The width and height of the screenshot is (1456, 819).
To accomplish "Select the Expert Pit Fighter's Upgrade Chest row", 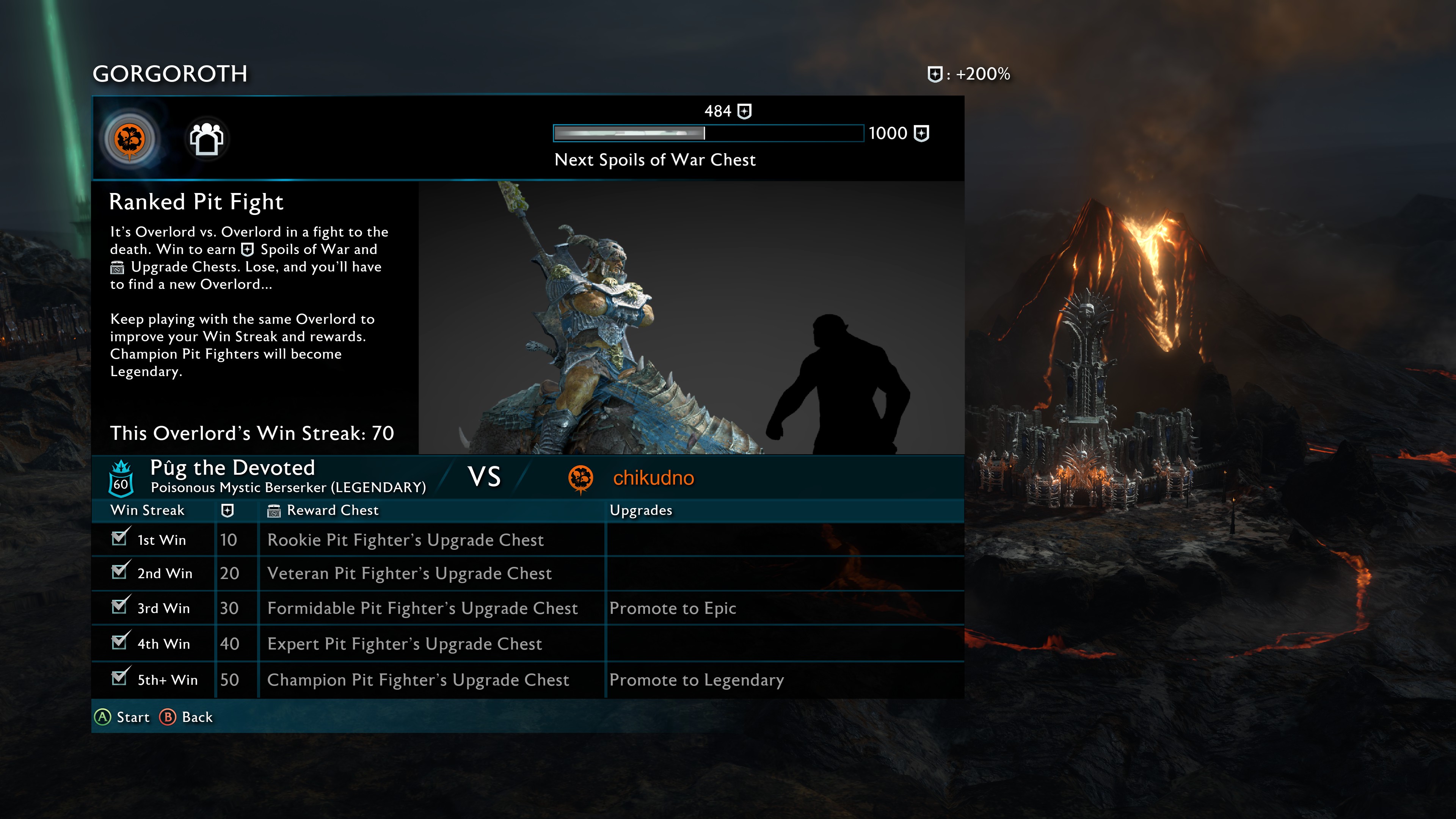I will click(405, 644).
